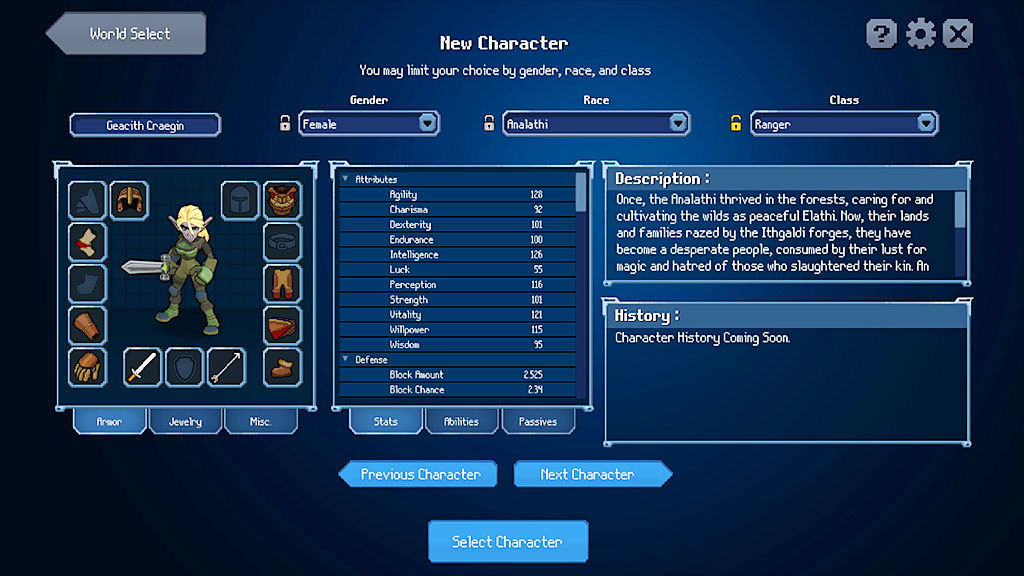The image size is (1024, 576).
Task: Expand the Race dropdown showing Analathi
Action: 678,124
